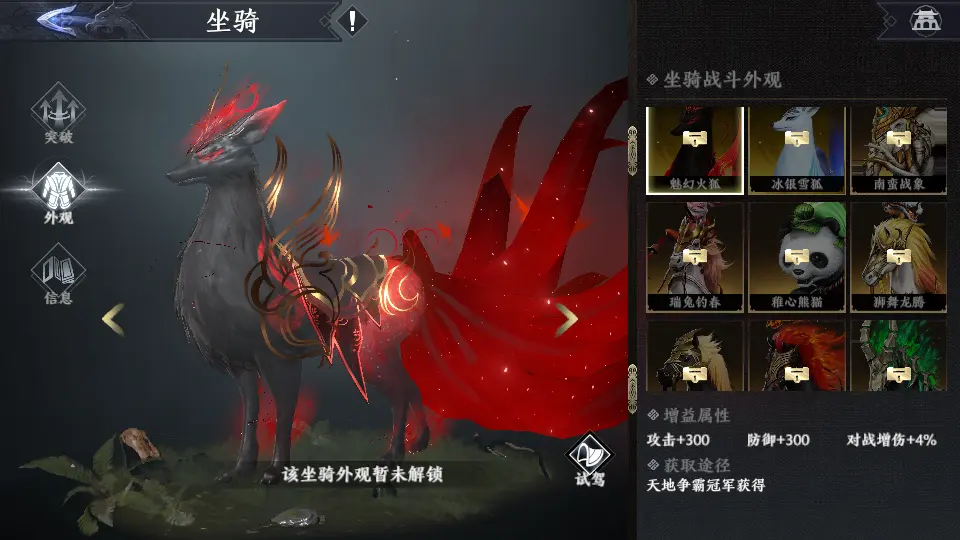Select the 魅幻火狐 mount skin
The width and height of the screenshot is (960, 540).
pyautogui.click(x=695, y=150)
